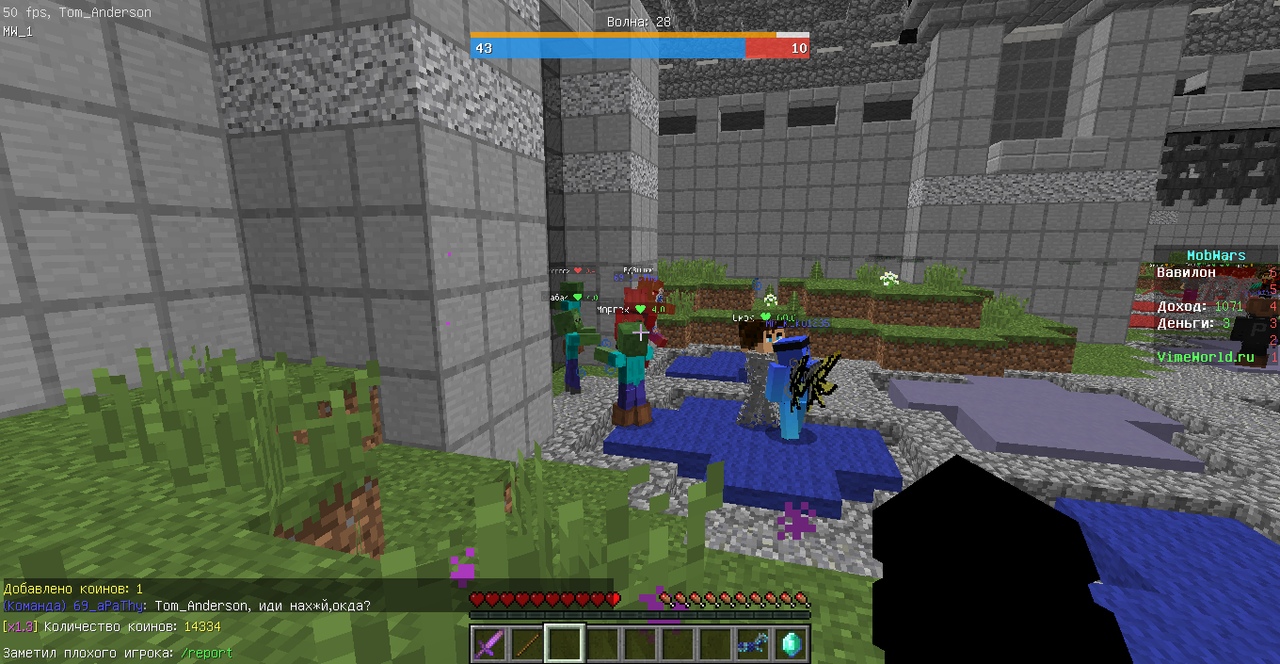Select the stick hotbar slot
This screenshot has width=1280, height=664.
(527, 643)
